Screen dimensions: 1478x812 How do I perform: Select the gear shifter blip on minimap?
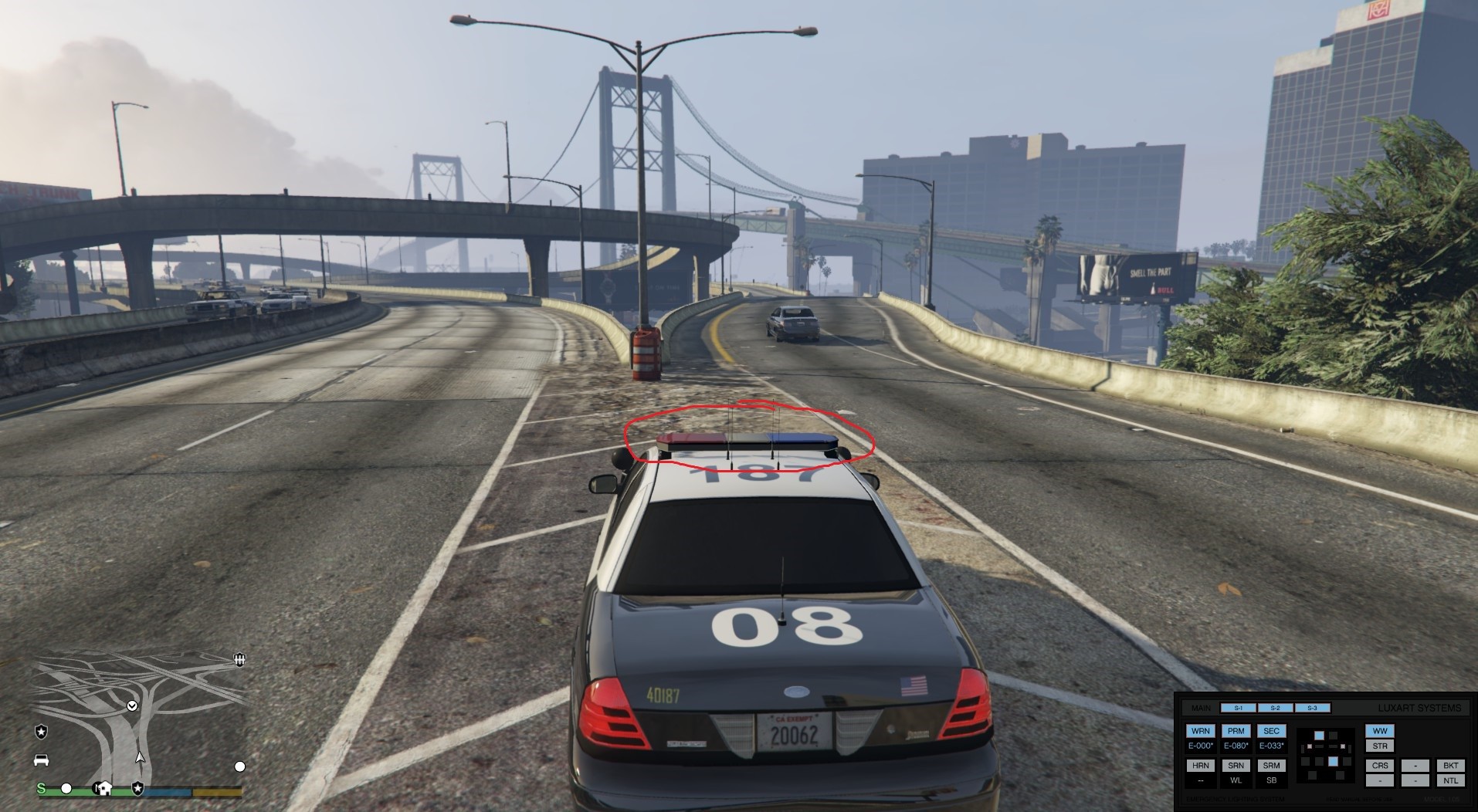[239, 659]
